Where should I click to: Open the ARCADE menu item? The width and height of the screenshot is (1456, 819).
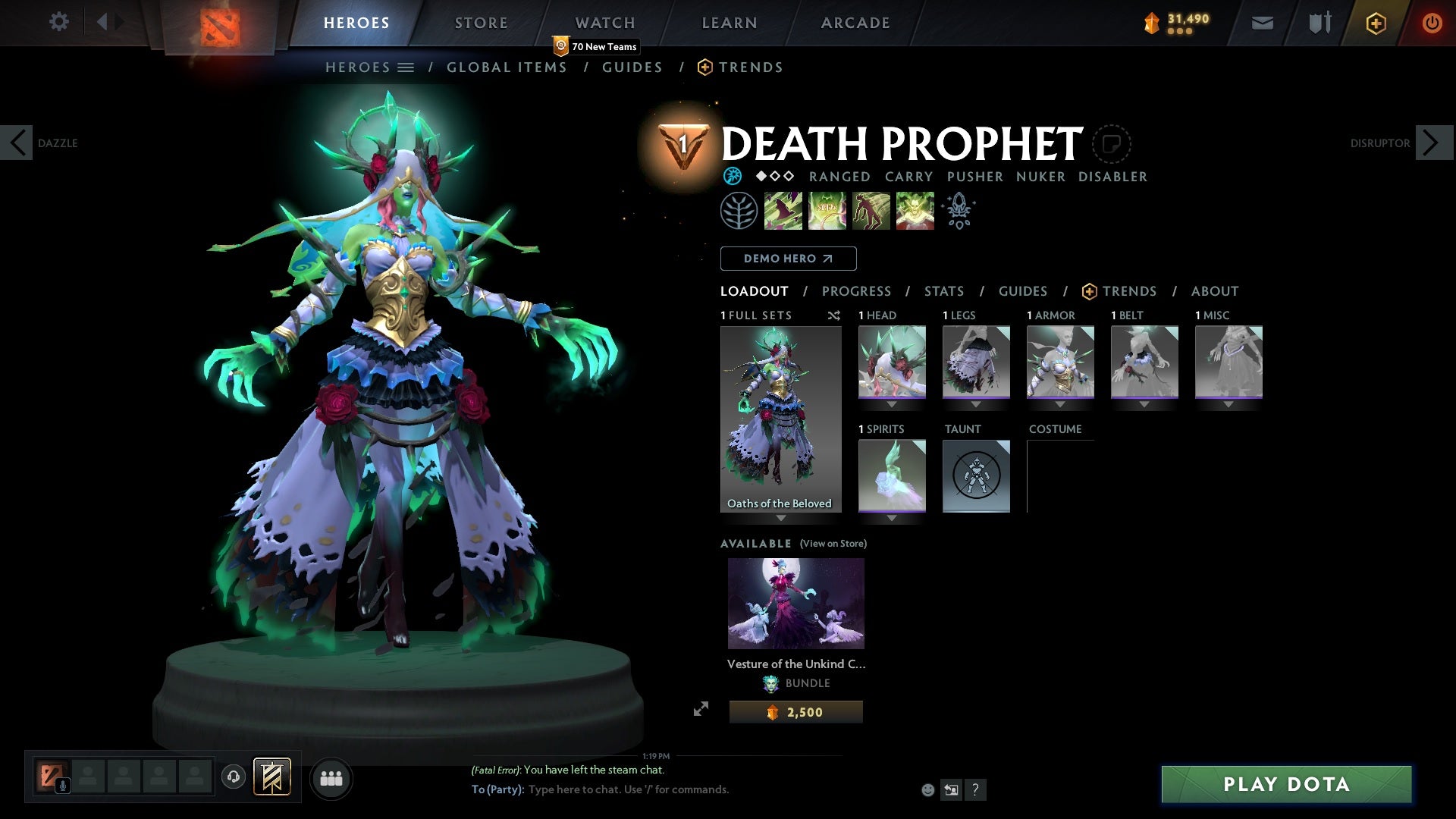pyautogui.click(x=855, y=22)
